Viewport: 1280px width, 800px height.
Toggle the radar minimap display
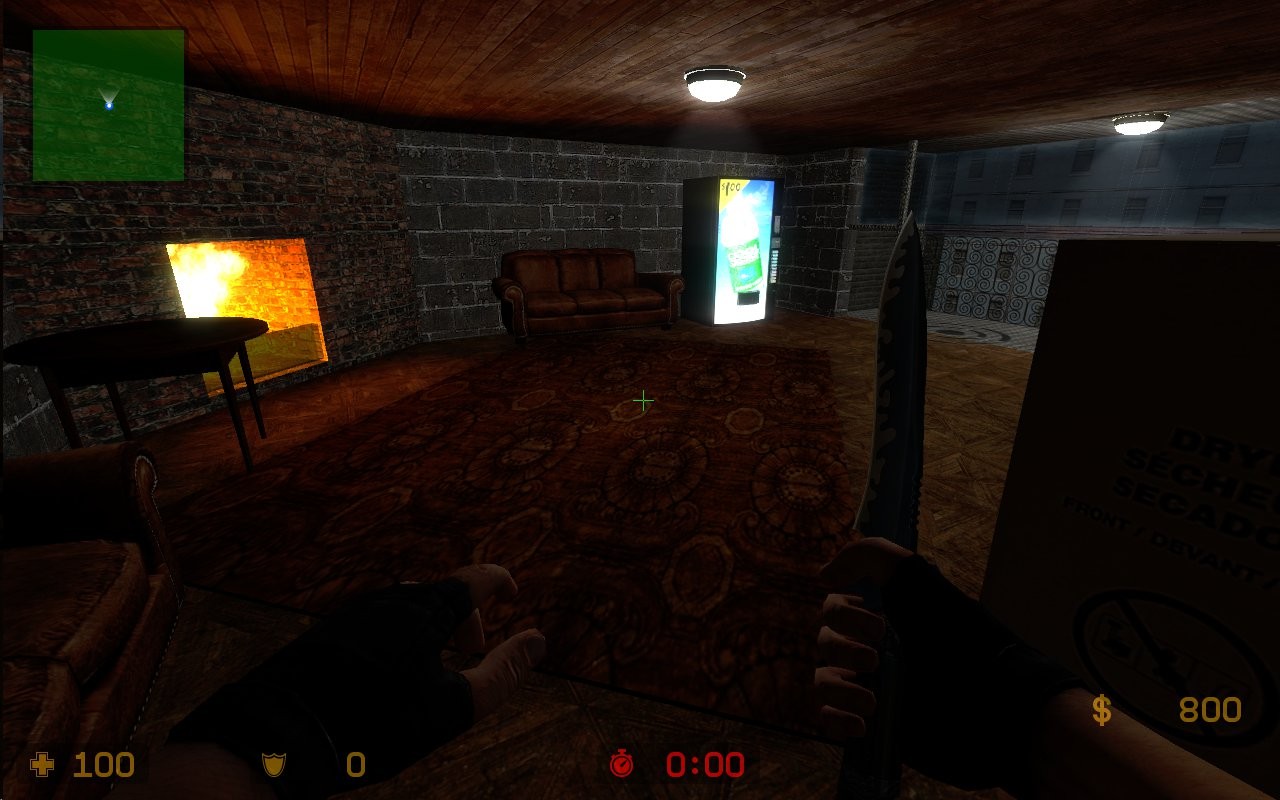coord(108,105)
